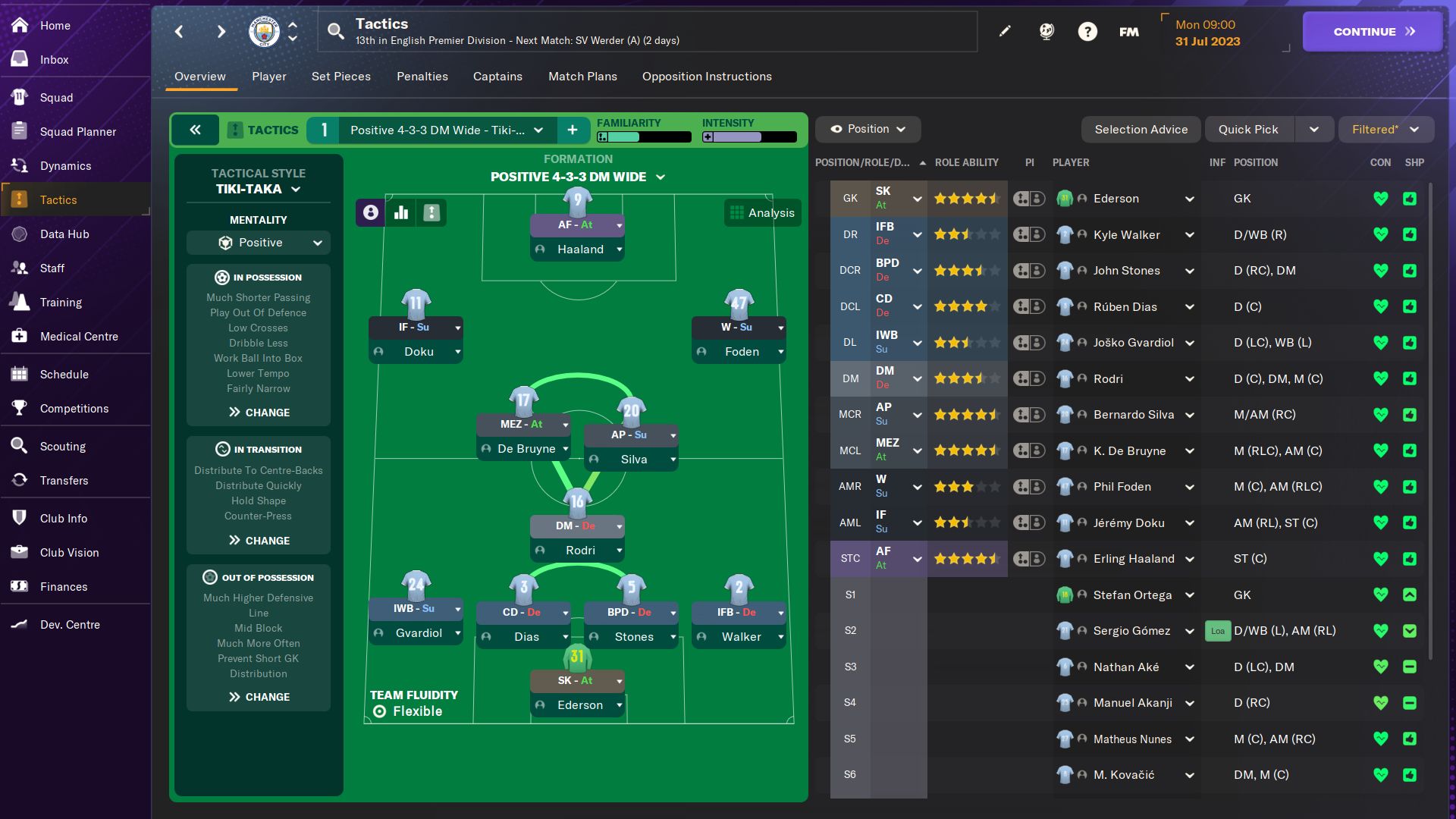Screen dimensions: 1456x819
Task: Open the edit pencil icon in top bar
Action: pyautogui.click(x=1005, y=31)
